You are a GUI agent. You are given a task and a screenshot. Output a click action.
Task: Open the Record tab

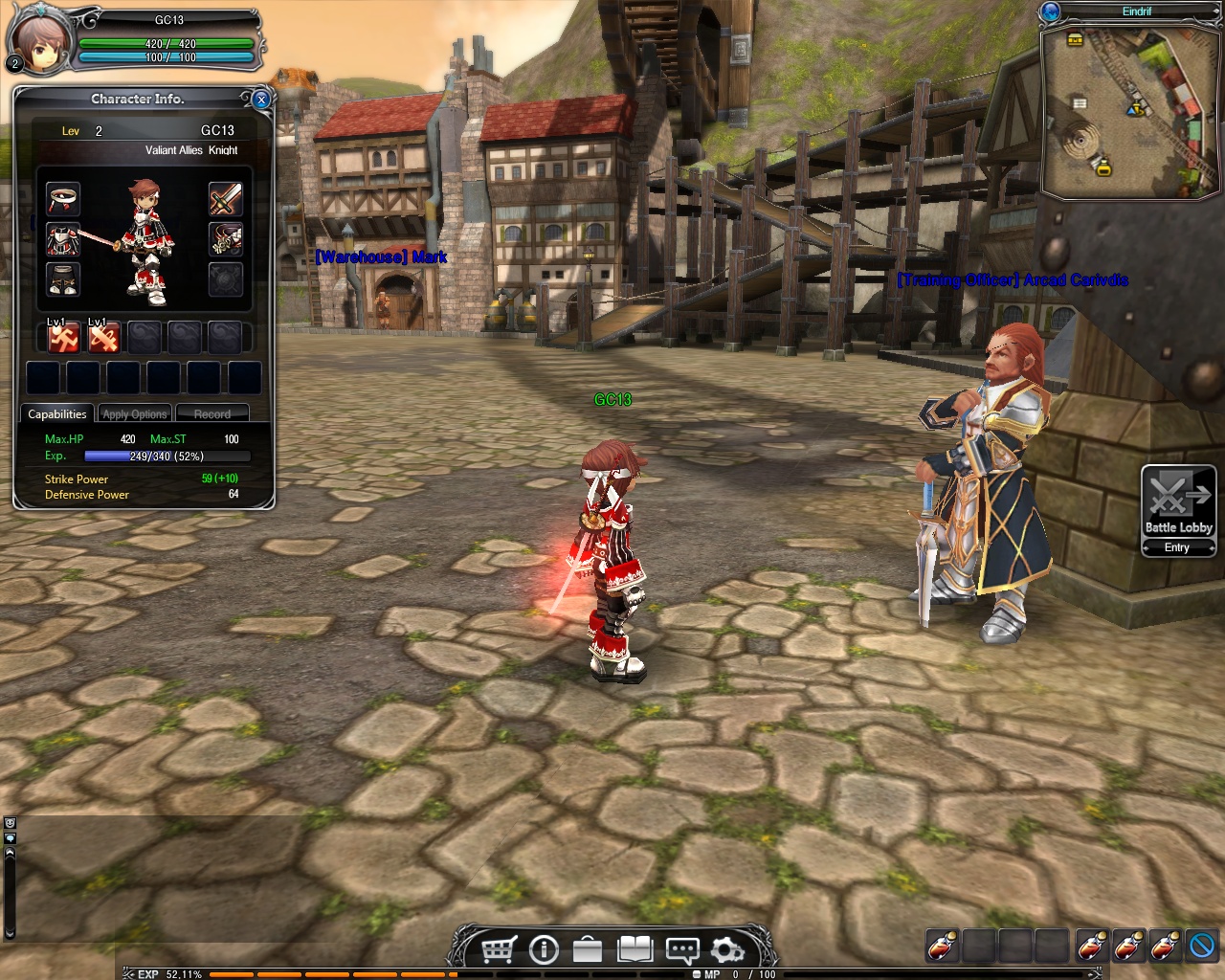click(212, 414)
